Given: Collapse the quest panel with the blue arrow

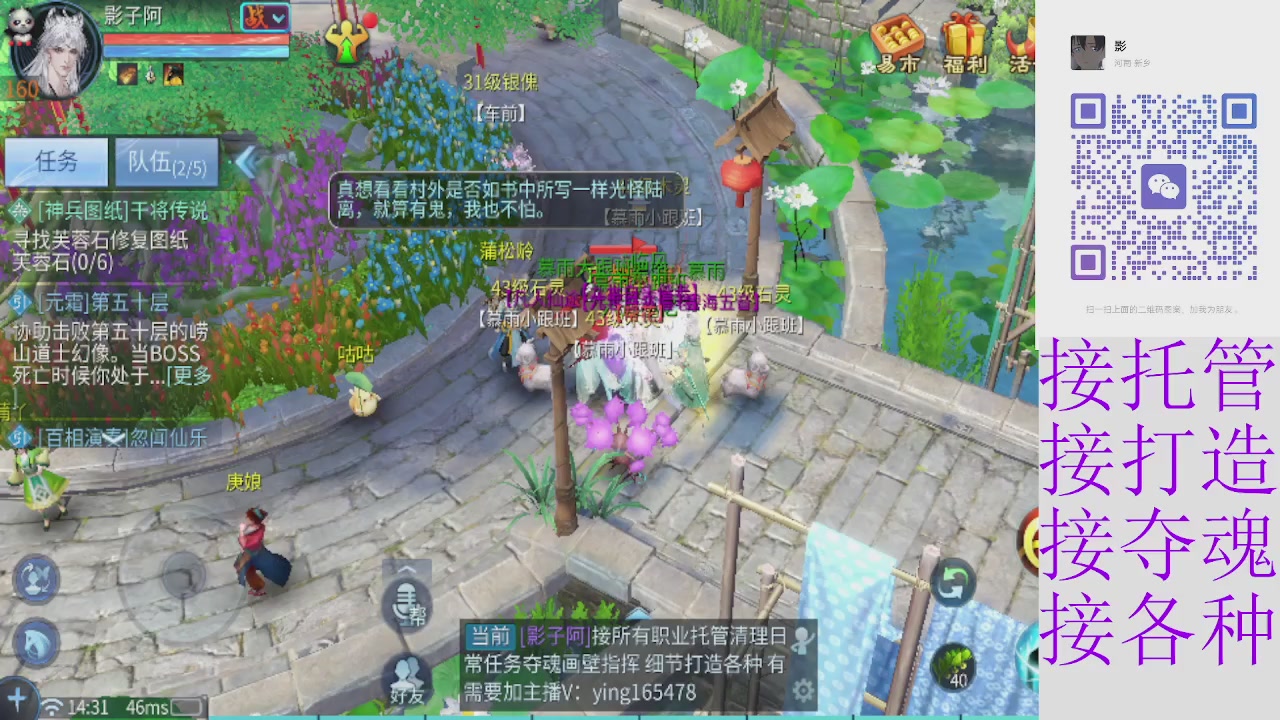Looking at the screenshot, I should pos(247,163).
